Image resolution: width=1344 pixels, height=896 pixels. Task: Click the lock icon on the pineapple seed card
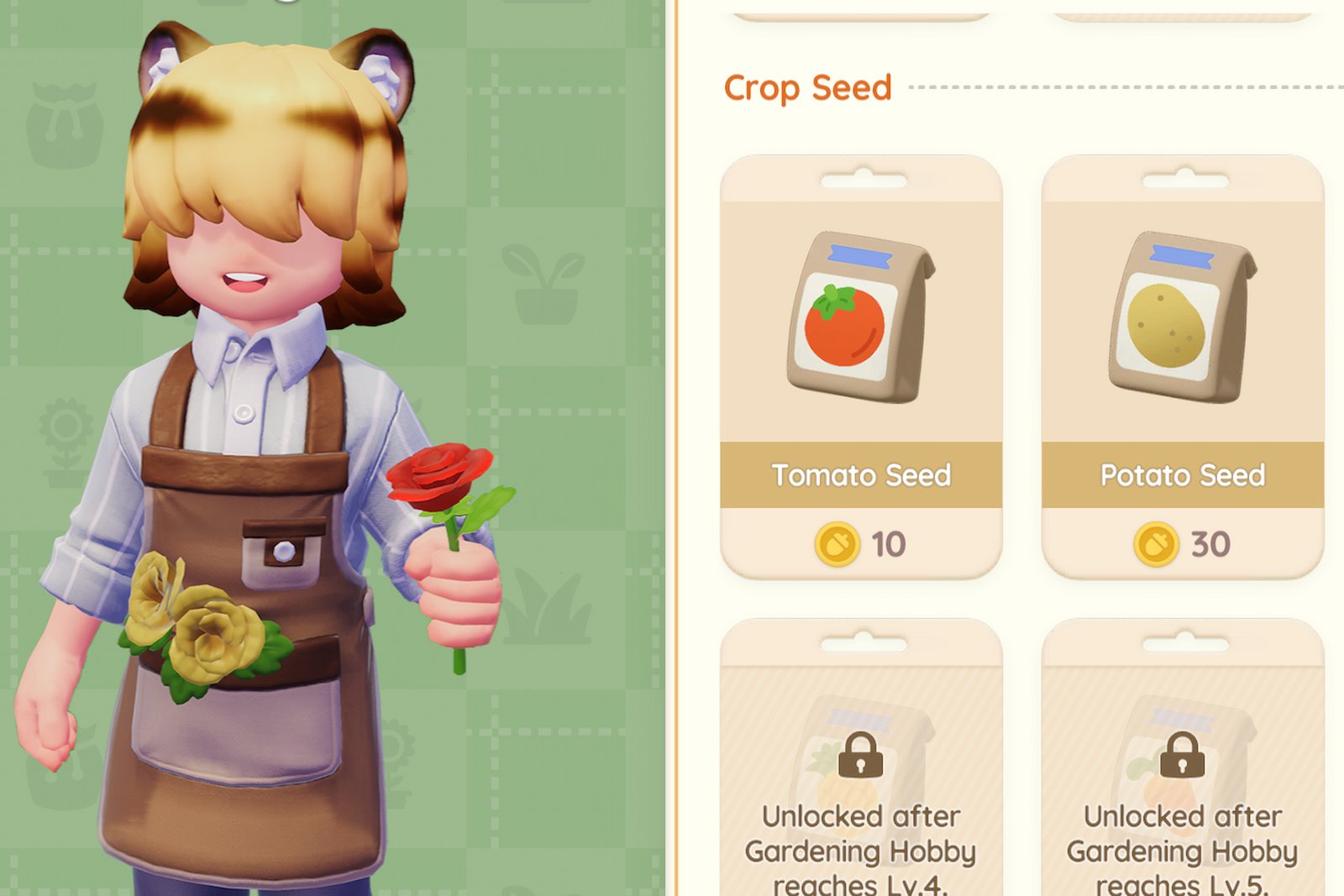(x=858, y=756)
